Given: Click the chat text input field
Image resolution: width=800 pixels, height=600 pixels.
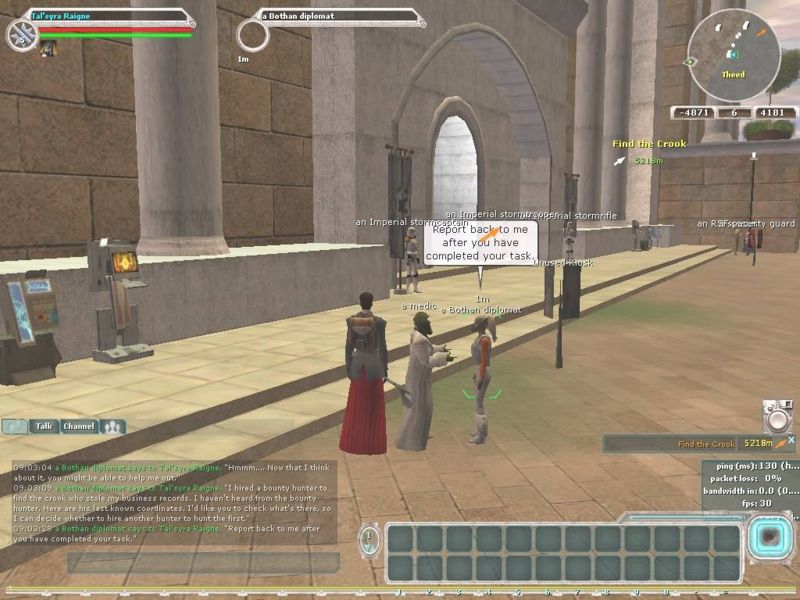Looking at the screenshot, I should pyautogui.click(x=200, y=562).
